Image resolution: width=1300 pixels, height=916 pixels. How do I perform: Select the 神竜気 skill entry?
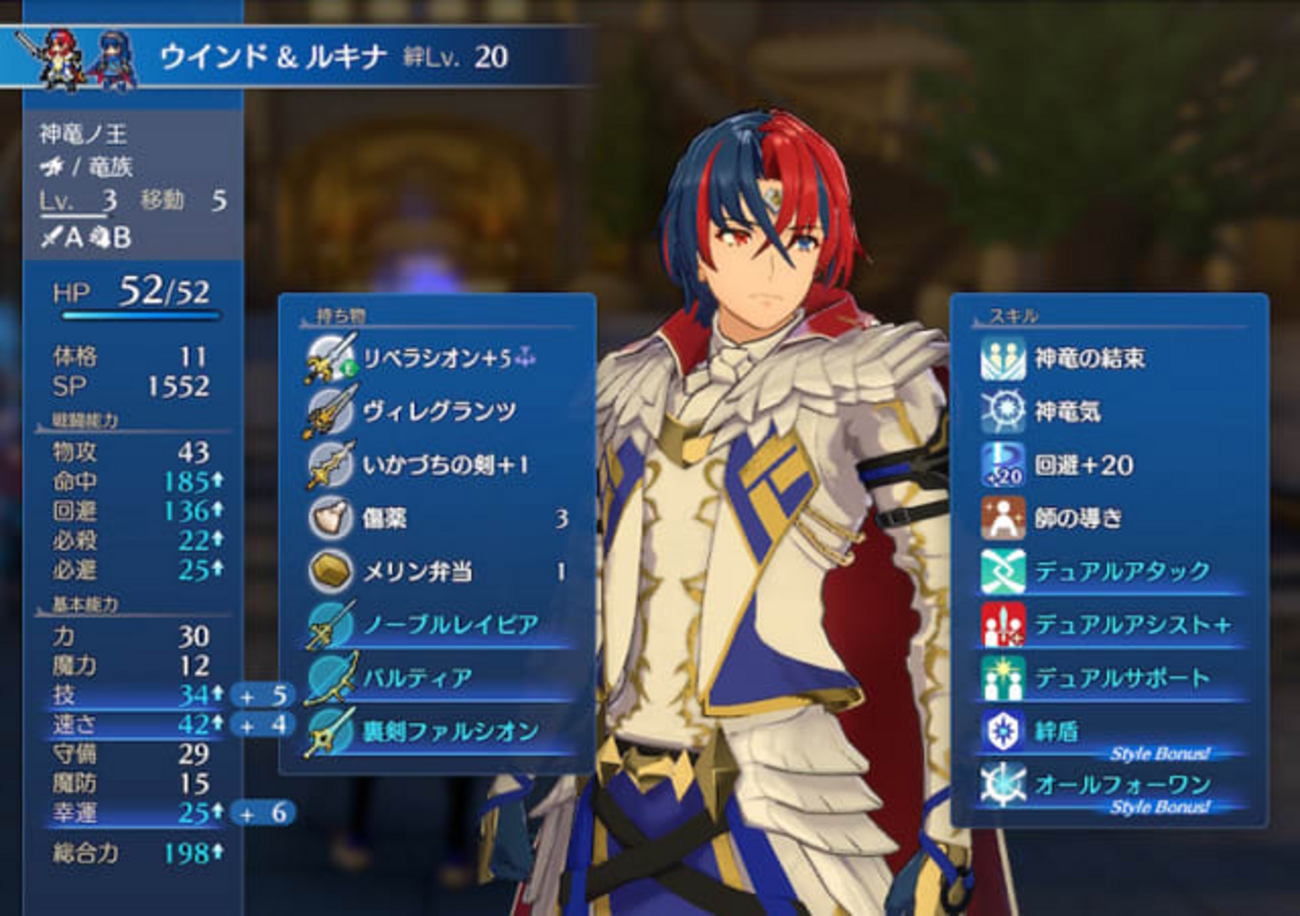click(1068, 411)
